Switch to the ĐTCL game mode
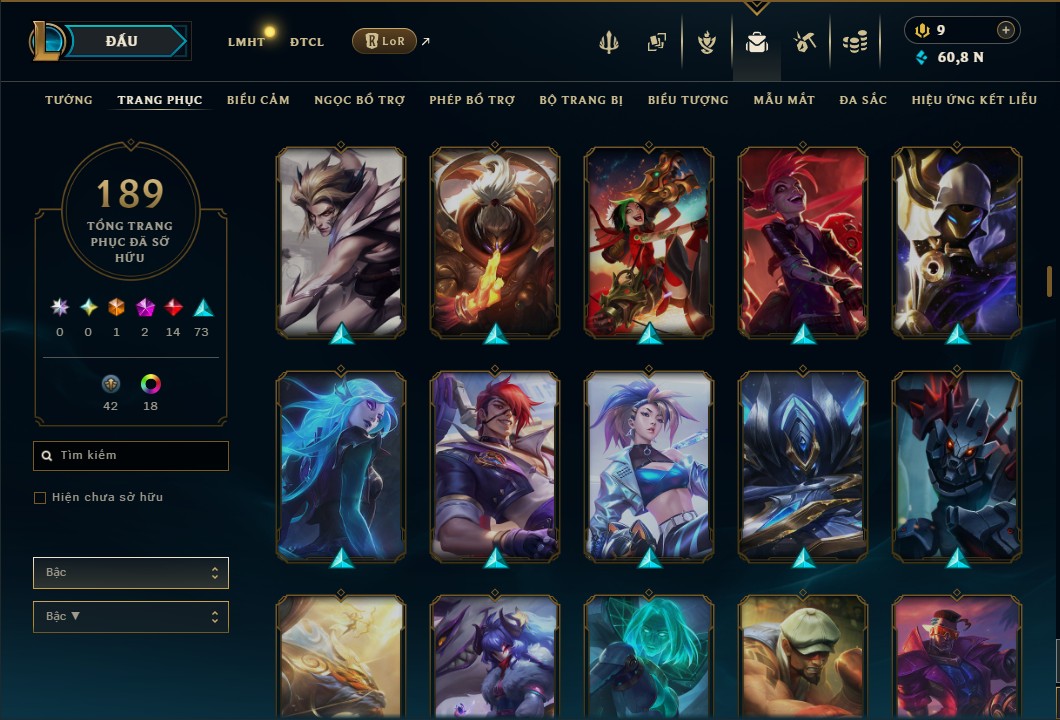1060x720 pixels. click(x=306, y=42)
